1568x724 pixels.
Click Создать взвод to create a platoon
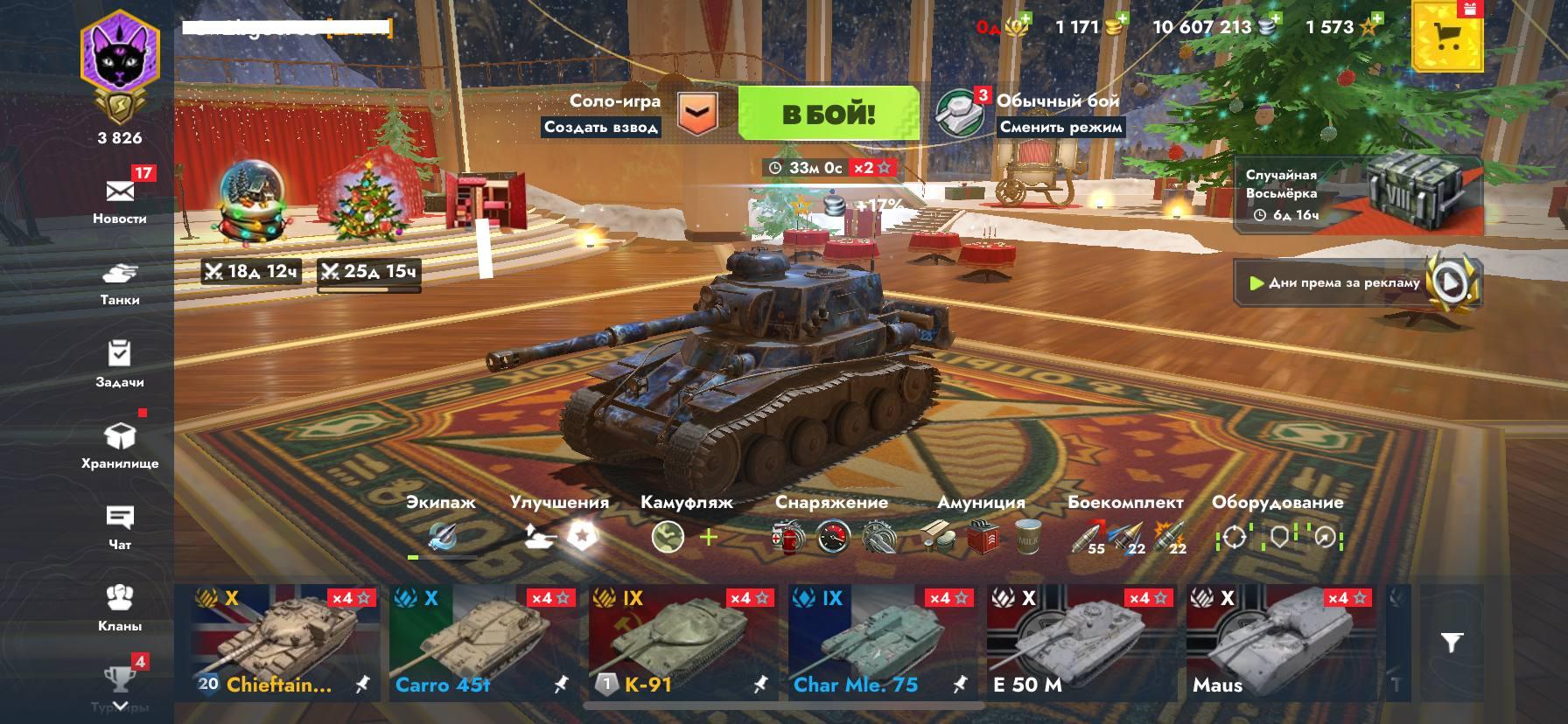pyautogui.click(x=600, y=128)
